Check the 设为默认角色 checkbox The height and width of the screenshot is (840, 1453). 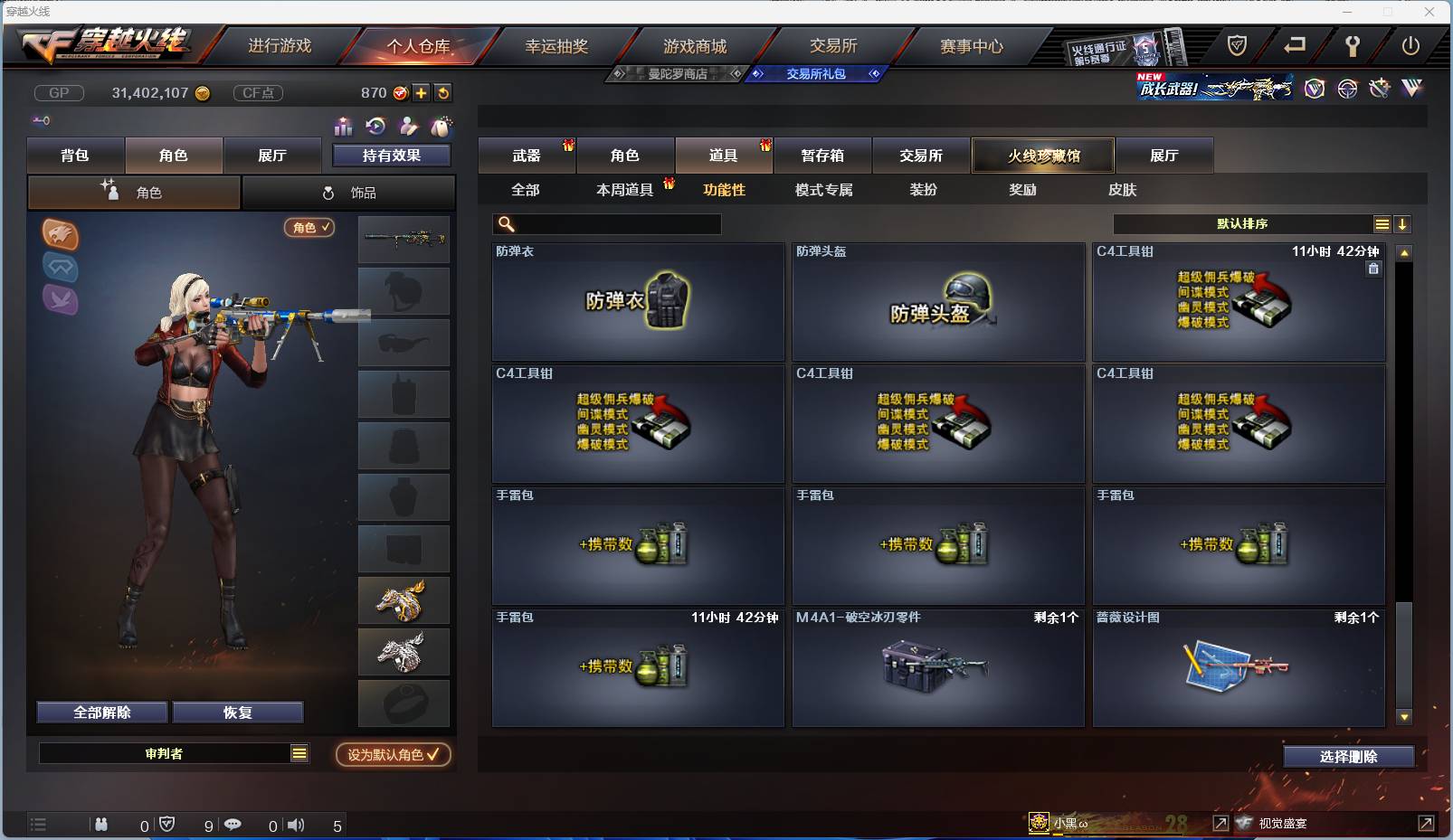[394, 756]
